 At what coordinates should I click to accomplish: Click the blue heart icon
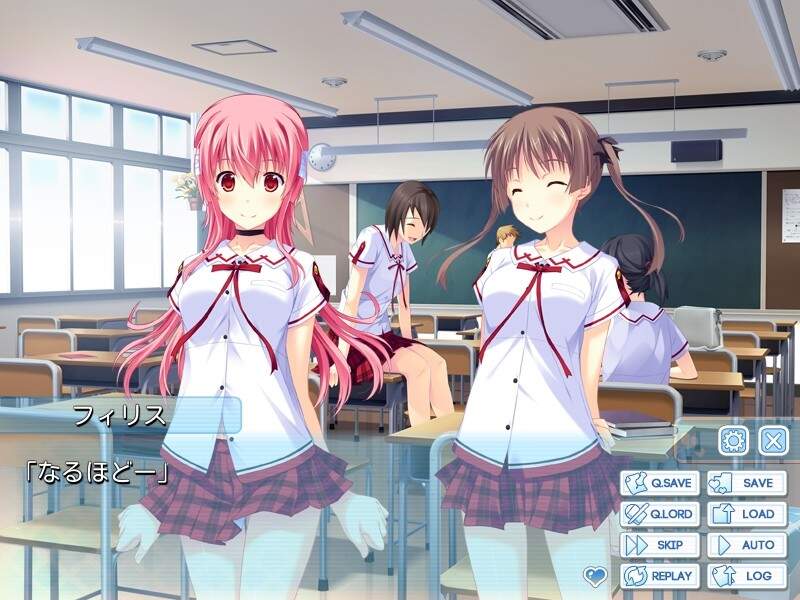click(x=596, y=575)
